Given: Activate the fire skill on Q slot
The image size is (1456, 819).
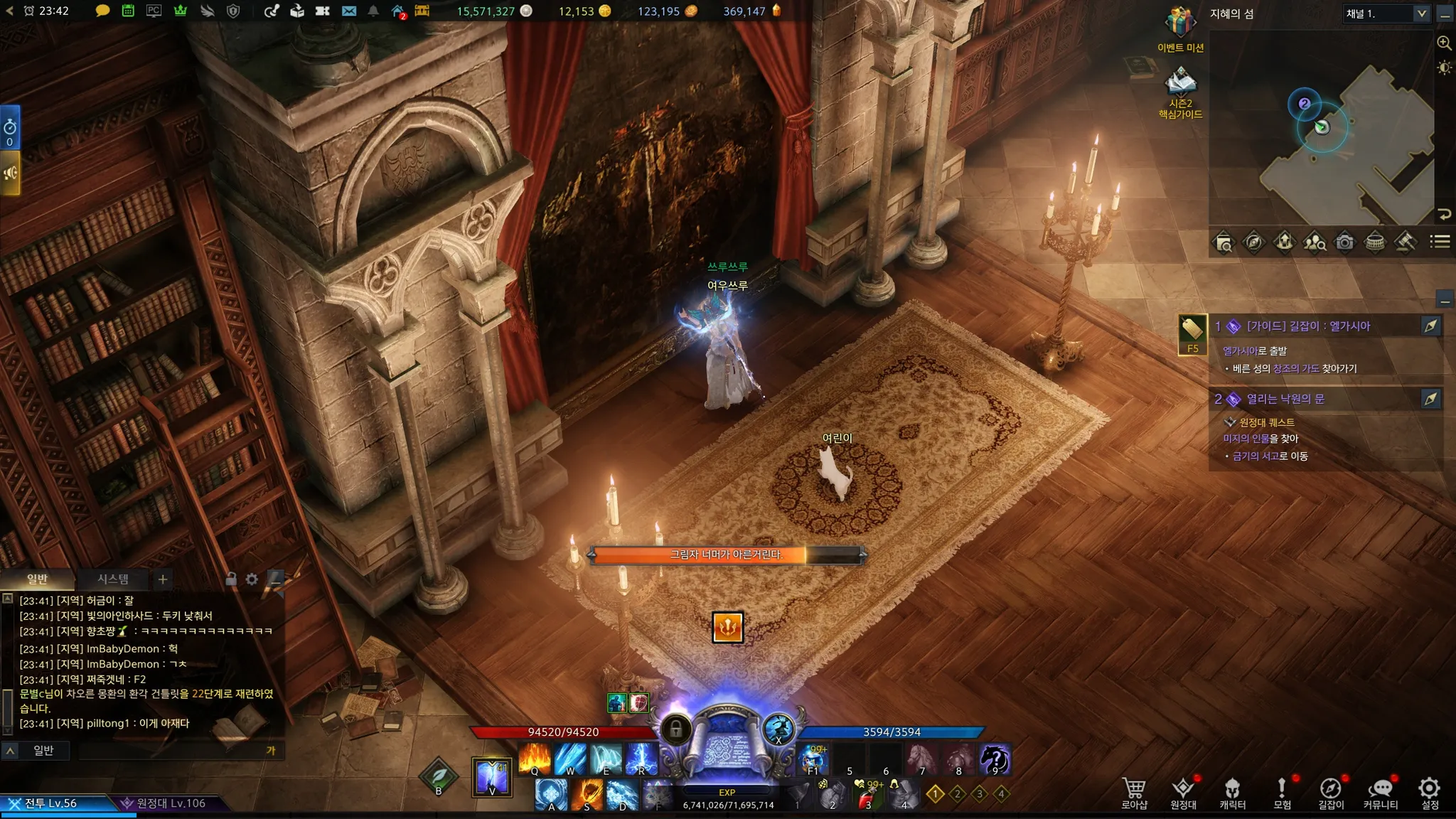Looking at the screenshot, I should point(535,758).
